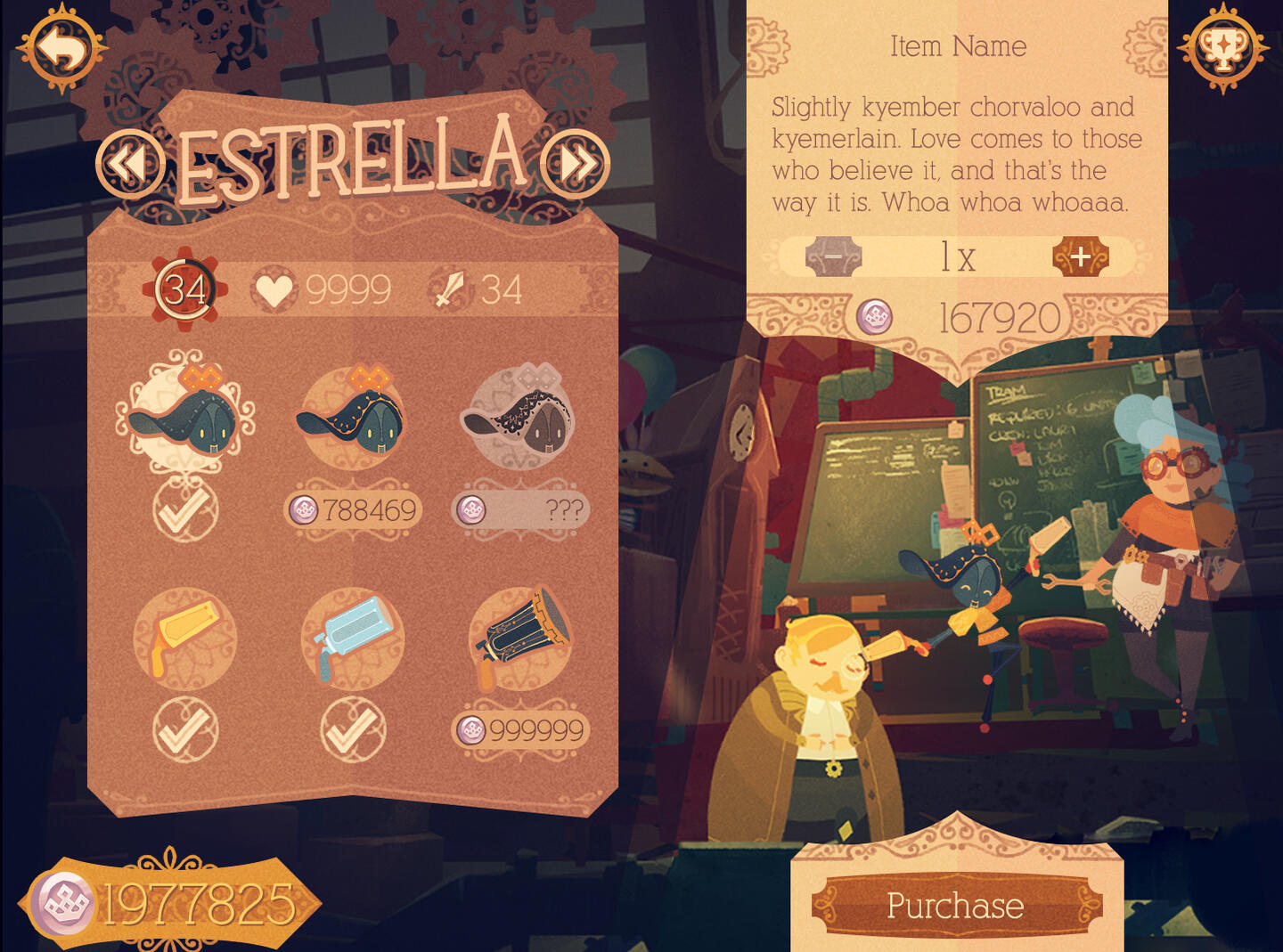Image resolution: width=1283 pixels, height=952 pixels.
Task: Select the black megaphone priced at 999999
Action: 520,638
